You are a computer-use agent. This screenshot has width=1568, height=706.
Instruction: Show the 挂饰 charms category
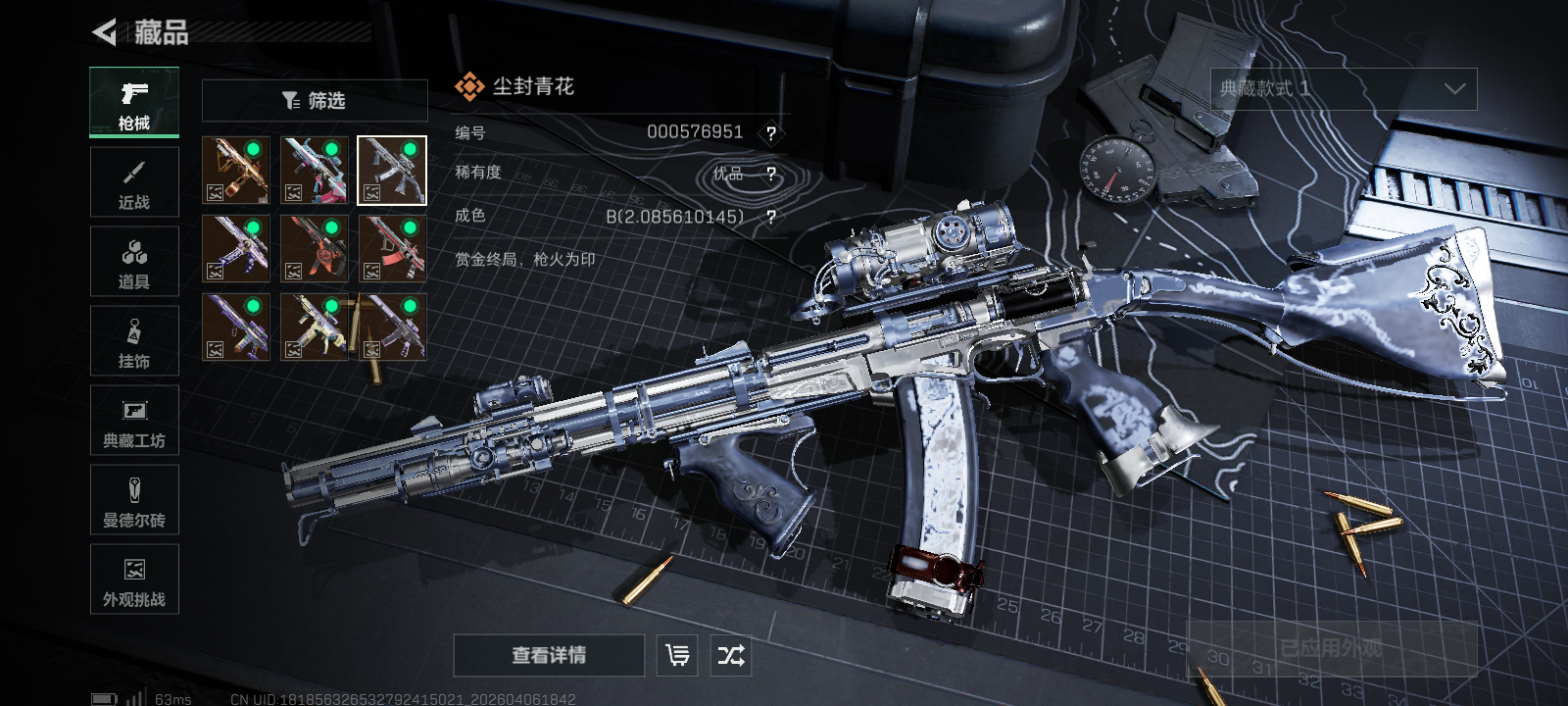point(134,341)
